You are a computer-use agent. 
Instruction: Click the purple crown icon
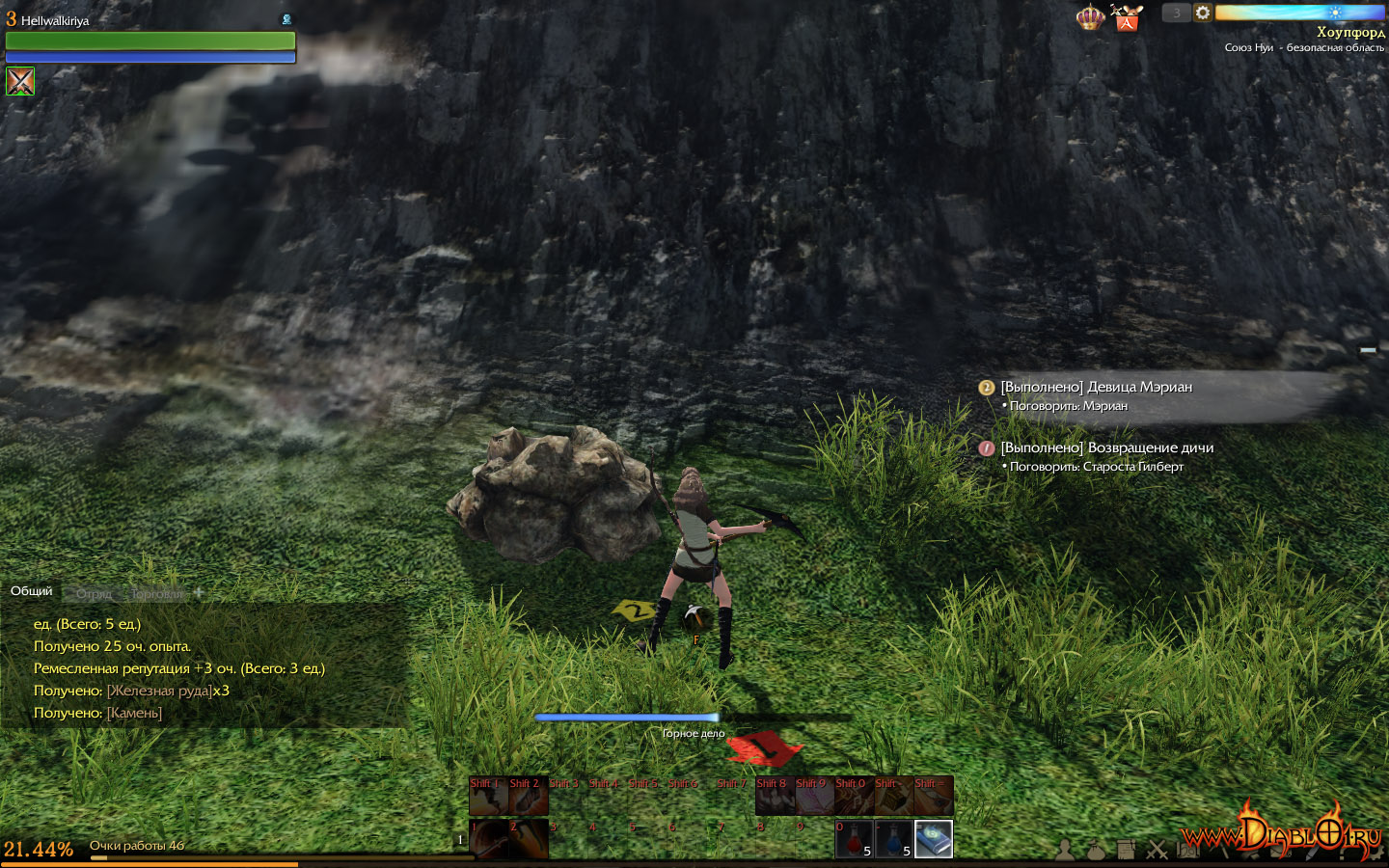tap(1090, 17)
